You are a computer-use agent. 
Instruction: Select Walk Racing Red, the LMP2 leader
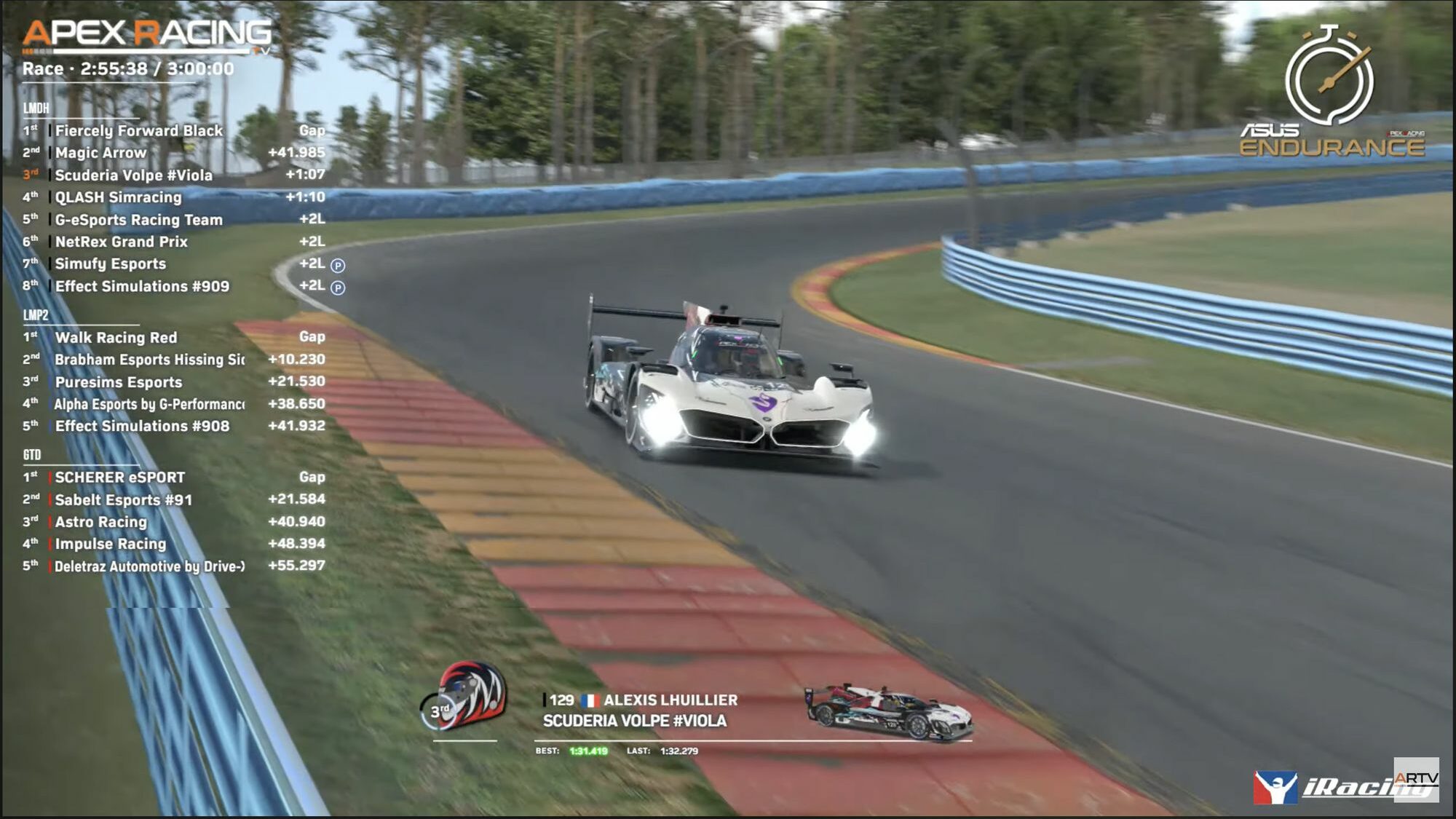(116, 338)
